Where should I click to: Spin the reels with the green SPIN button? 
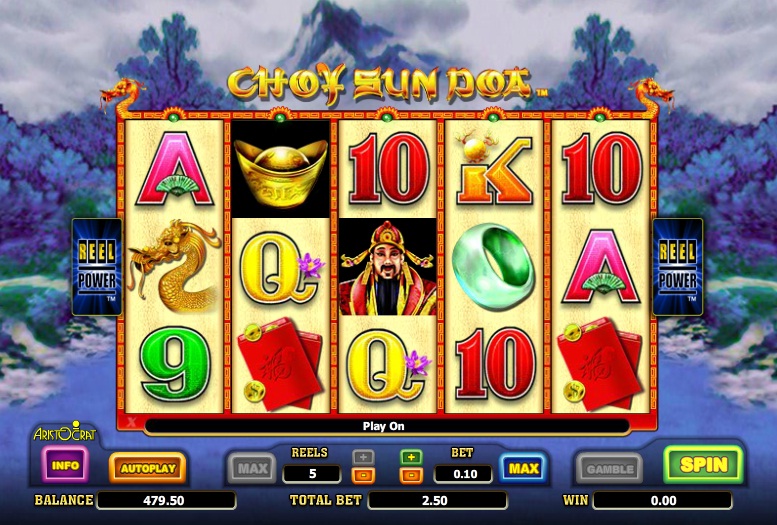tap(703, 465)
